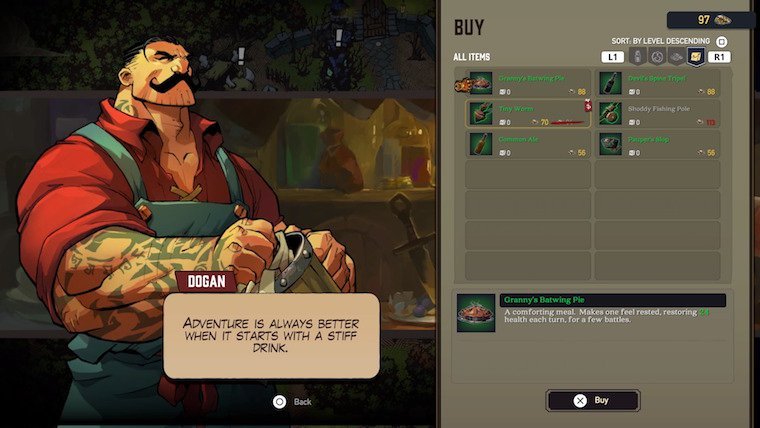
Task: Select Granny's Batwing Pie in the shop list
Action: (530, 83)
